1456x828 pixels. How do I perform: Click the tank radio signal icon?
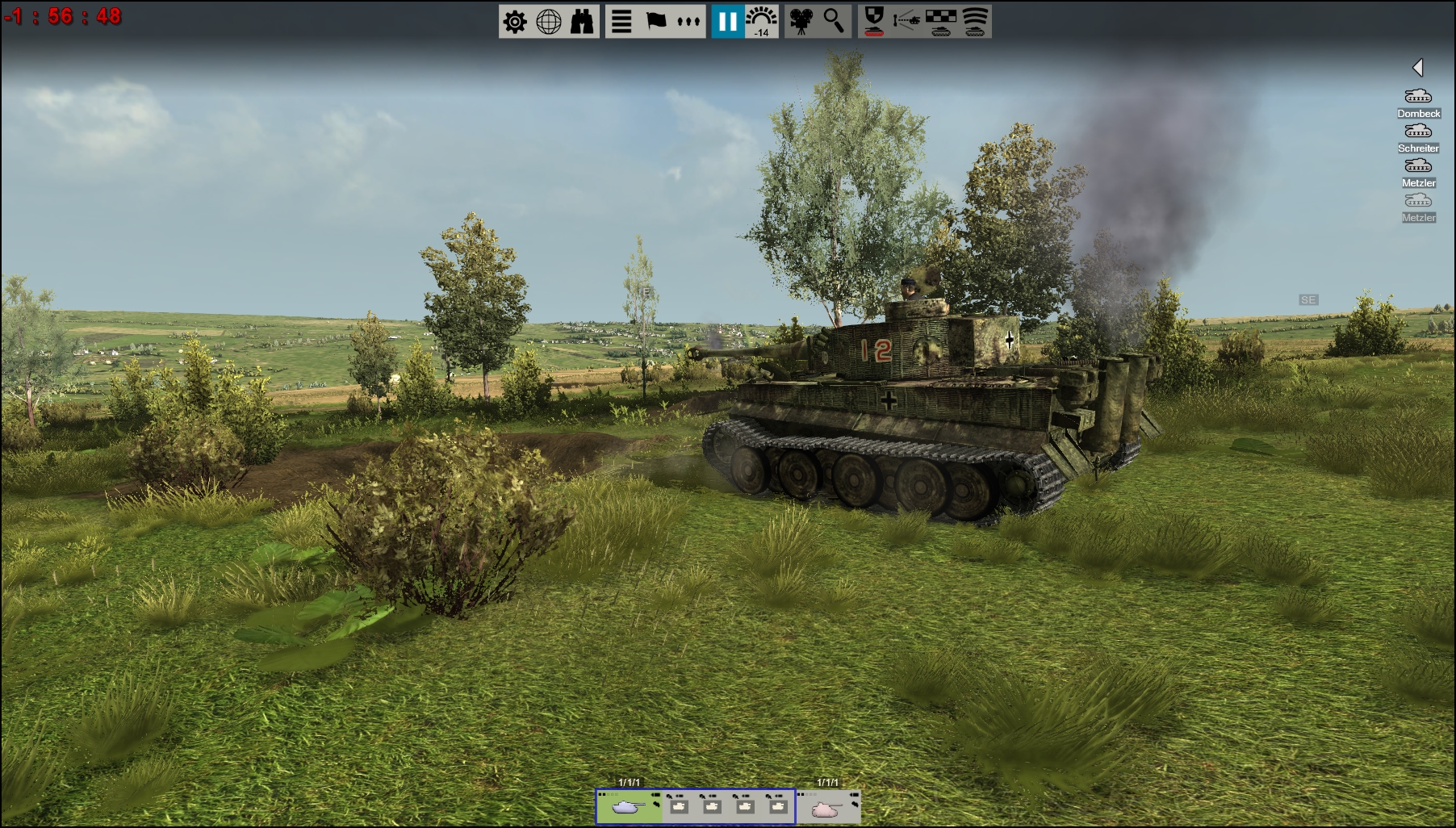tap(973, 22)
